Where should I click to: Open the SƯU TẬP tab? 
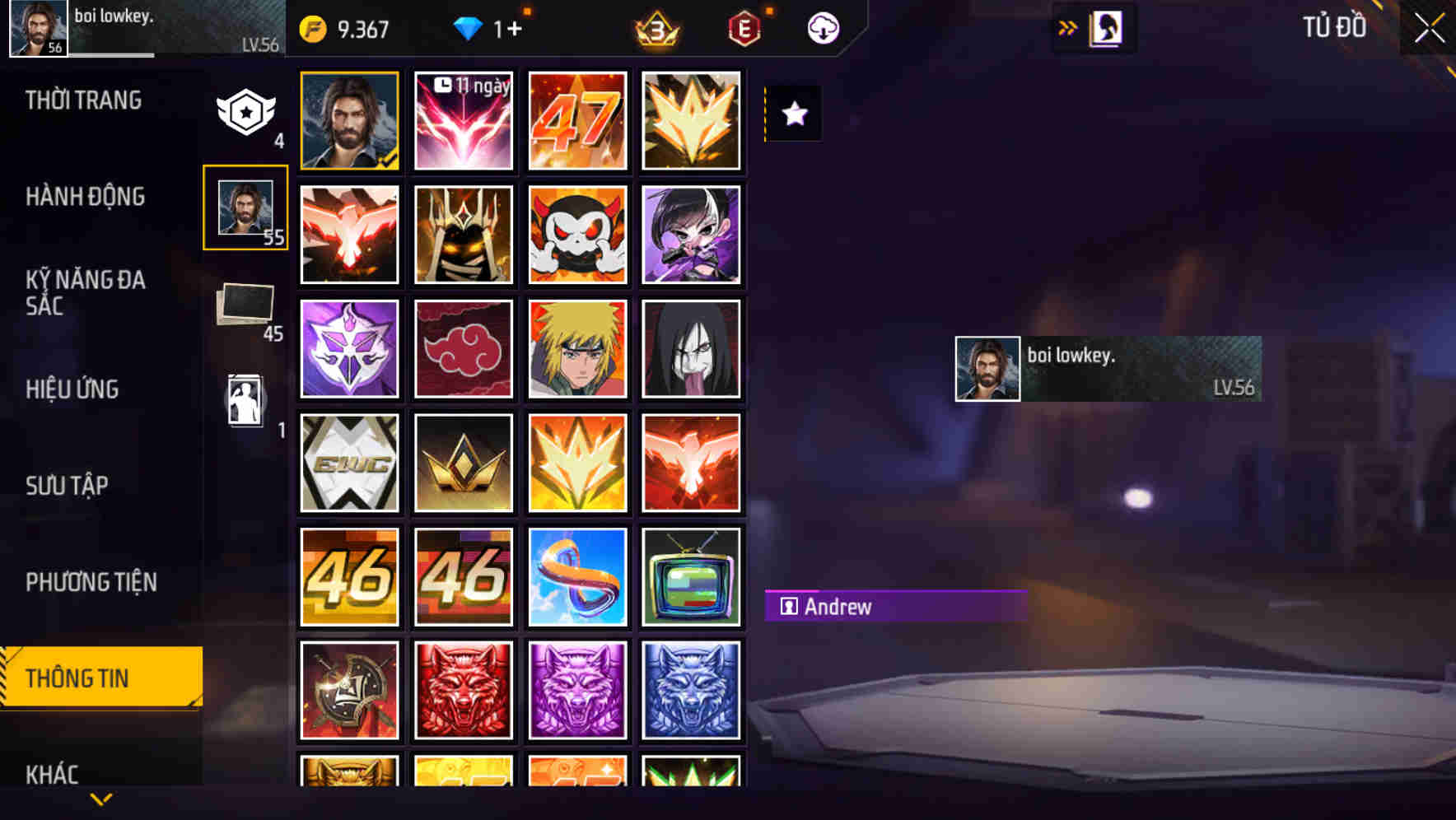68,486
